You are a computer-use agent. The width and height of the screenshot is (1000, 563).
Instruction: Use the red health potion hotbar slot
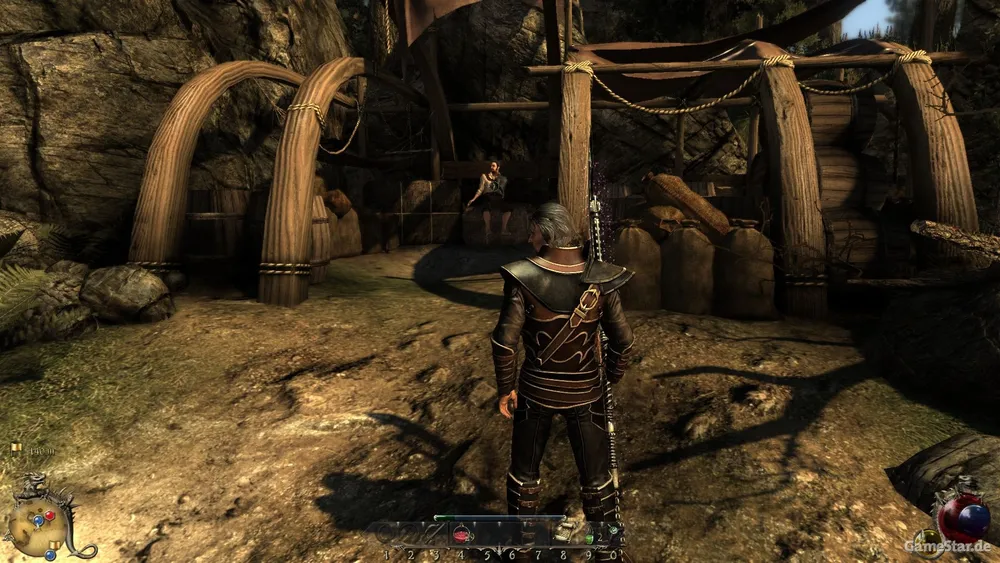[x=461, y=534]
